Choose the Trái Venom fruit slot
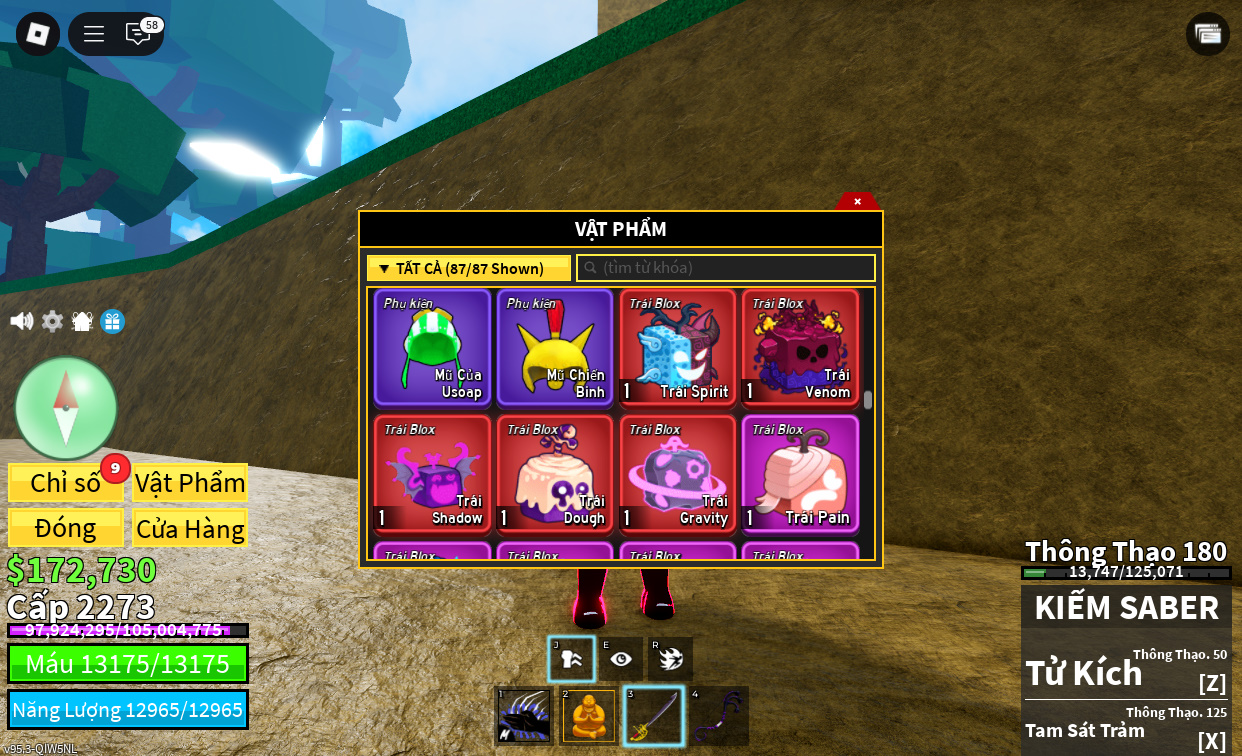Screen dimensions: 1242x756 pyautogui.click(x=800, y=347)
